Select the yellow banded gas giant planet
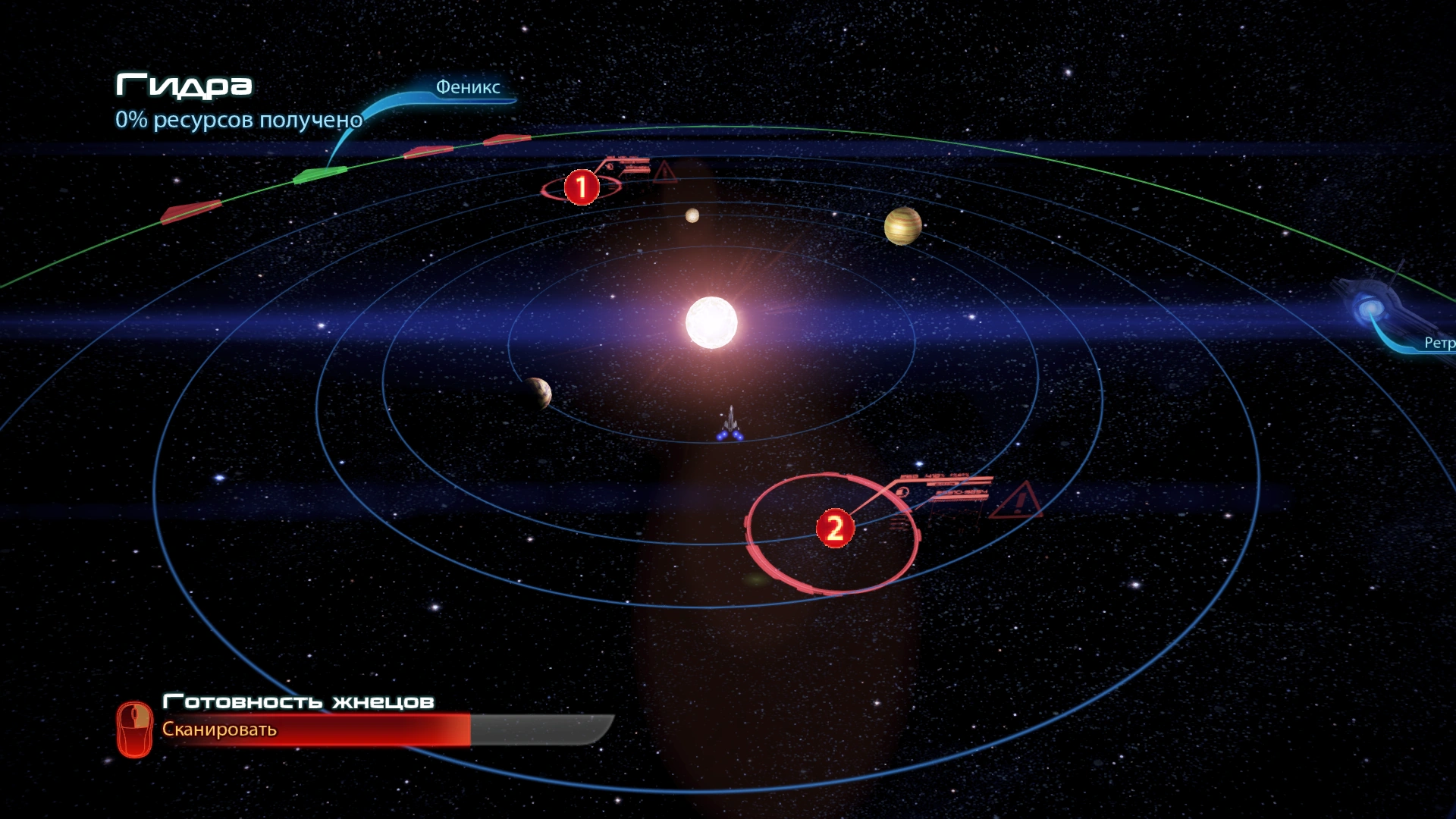 coord(902,226)
